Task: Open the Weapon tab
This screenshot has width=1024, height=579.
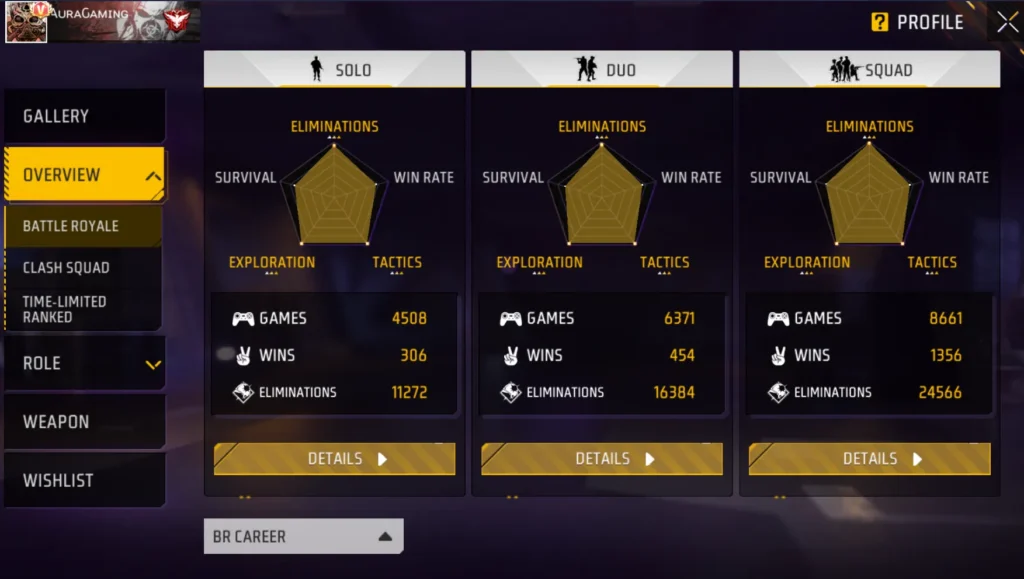Action: click(x=84, y=422)
